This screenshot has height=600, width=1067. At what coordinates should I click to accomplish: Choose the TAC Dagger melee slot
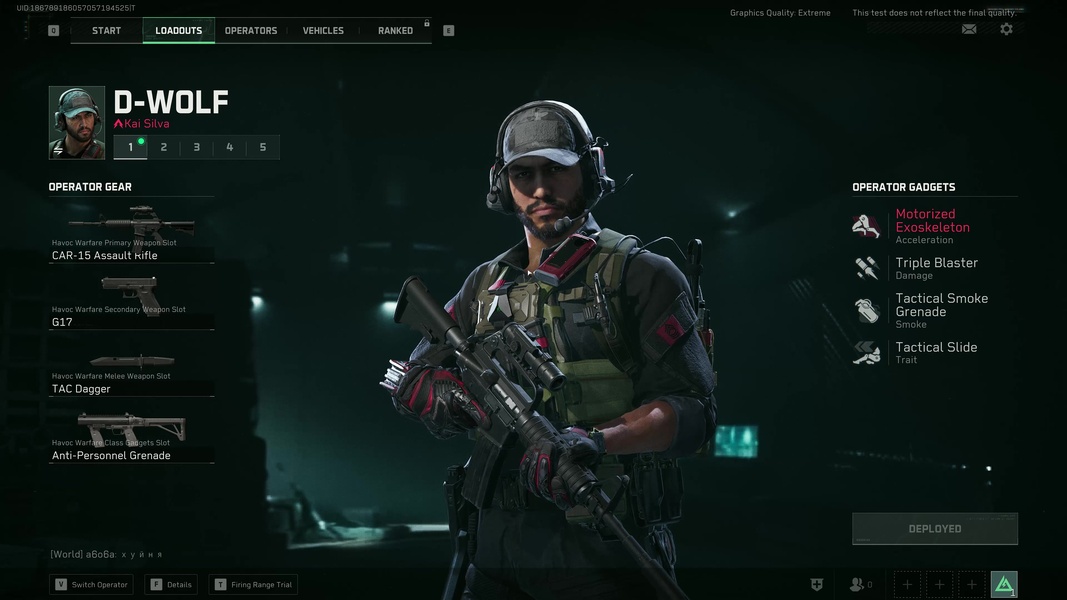pyautogui.click(x=131, y=368)
